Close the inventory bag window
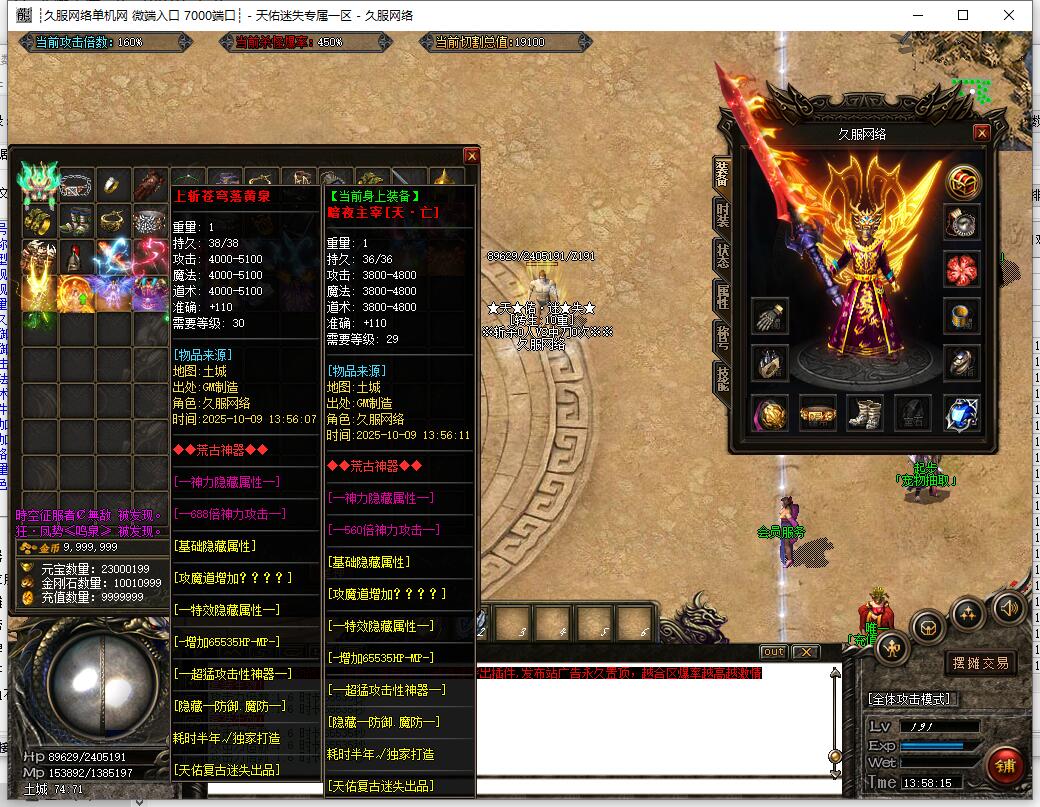Image resolution: width=1040 pixels, height=807 pixels. point(471,155)
